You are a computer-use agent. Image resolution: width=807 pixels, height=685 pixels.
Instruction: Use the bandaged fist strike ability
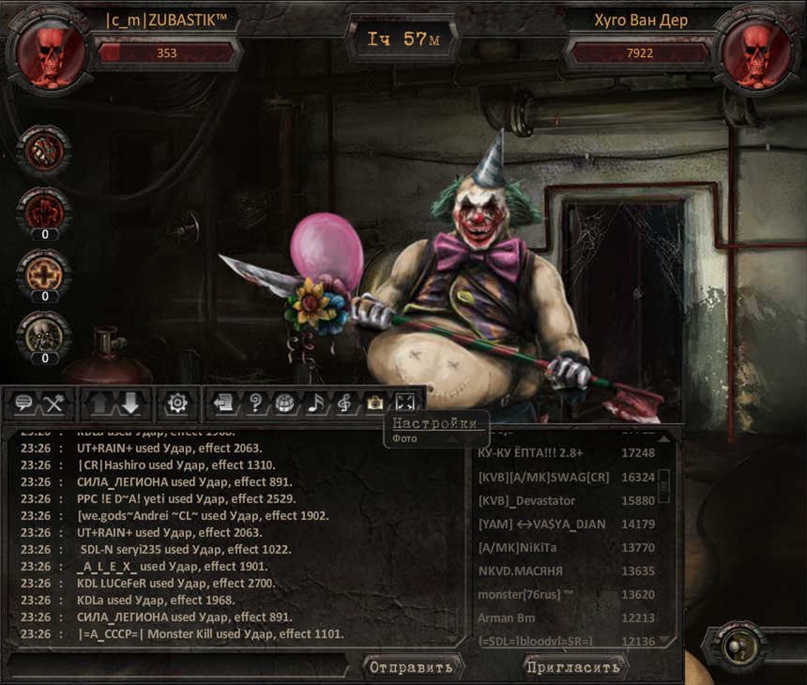click(x=43, y=151)
